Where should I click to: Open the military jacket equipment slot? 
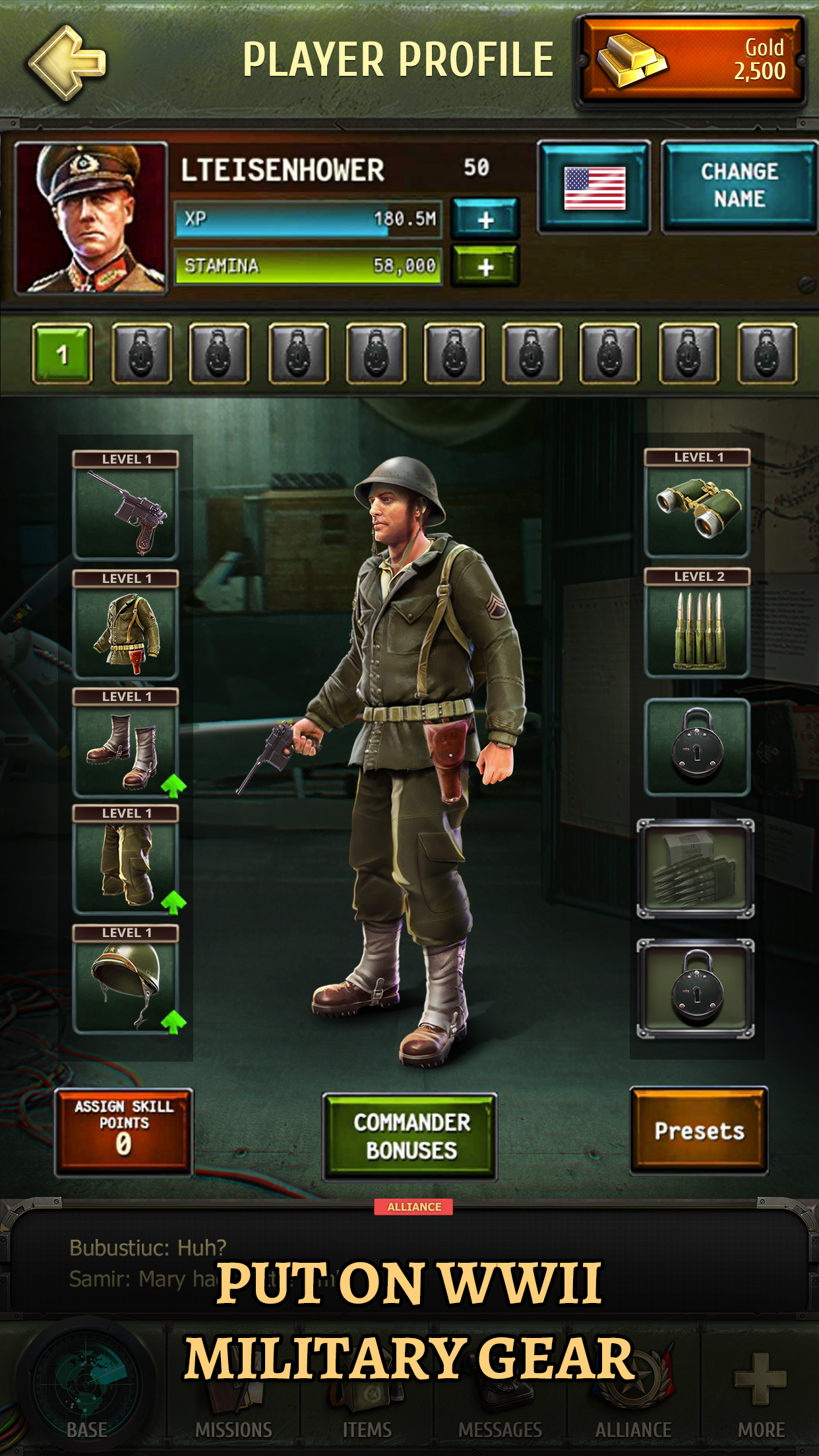[125, 631]
